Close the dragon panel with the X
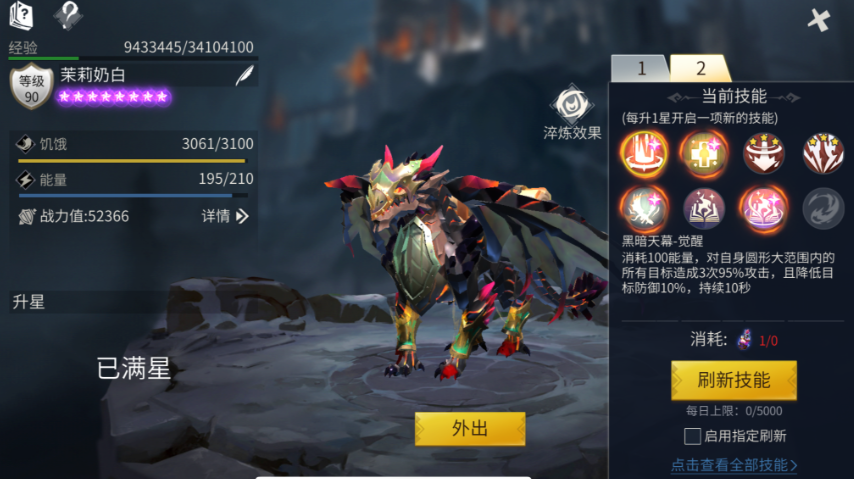 [819, 19]
